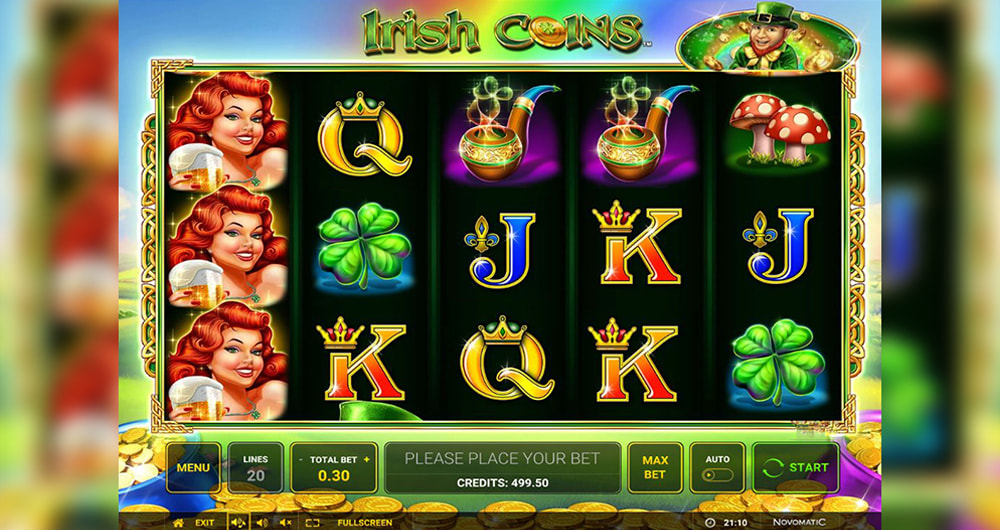Select the Lines 20 setting
Viewport: 1000px width, 530px height.
[255, 468]
